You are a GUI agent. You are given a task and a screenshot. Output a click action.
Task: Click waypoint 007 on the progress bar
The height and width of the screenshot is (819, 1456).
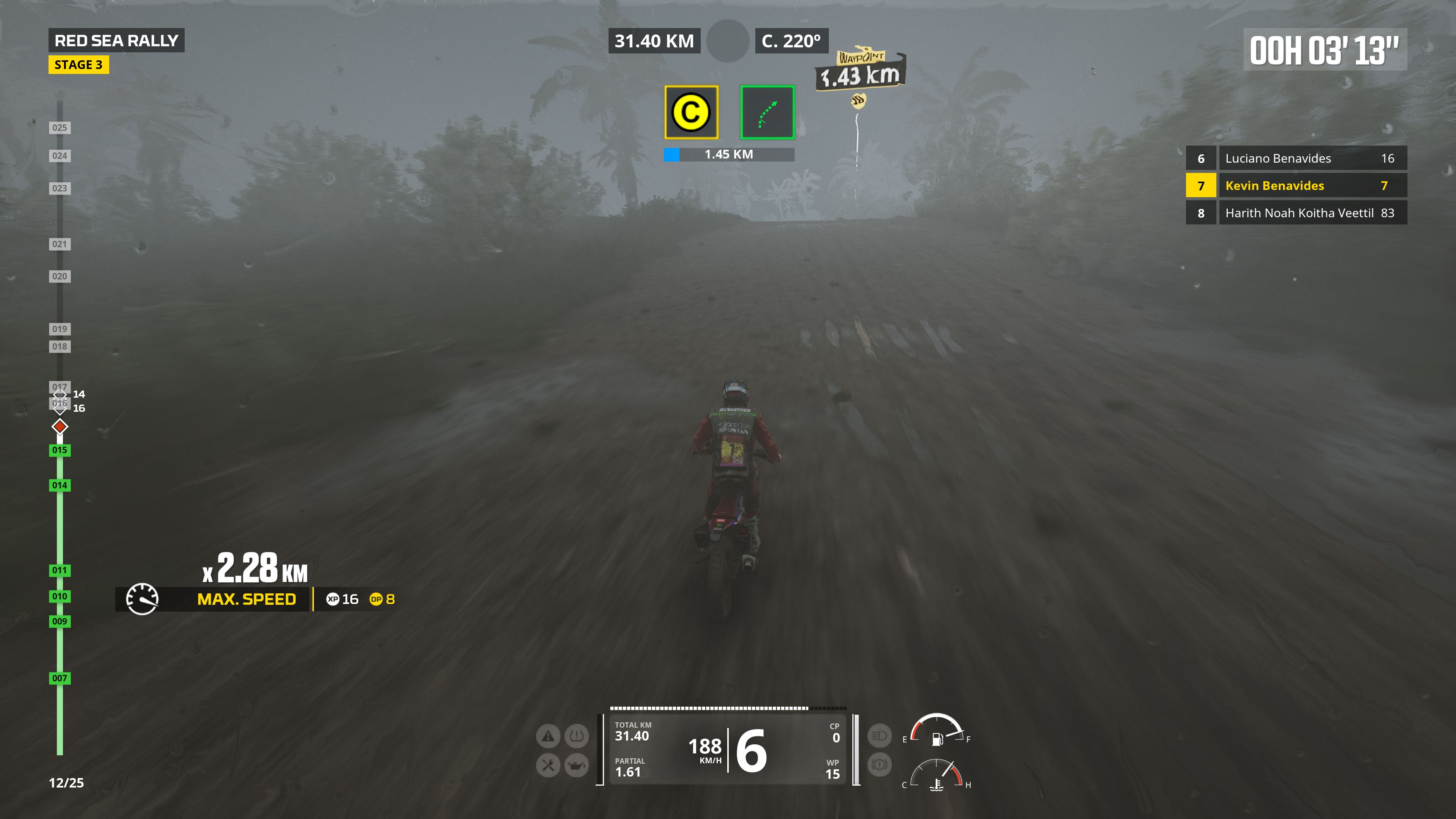(60, 678)
